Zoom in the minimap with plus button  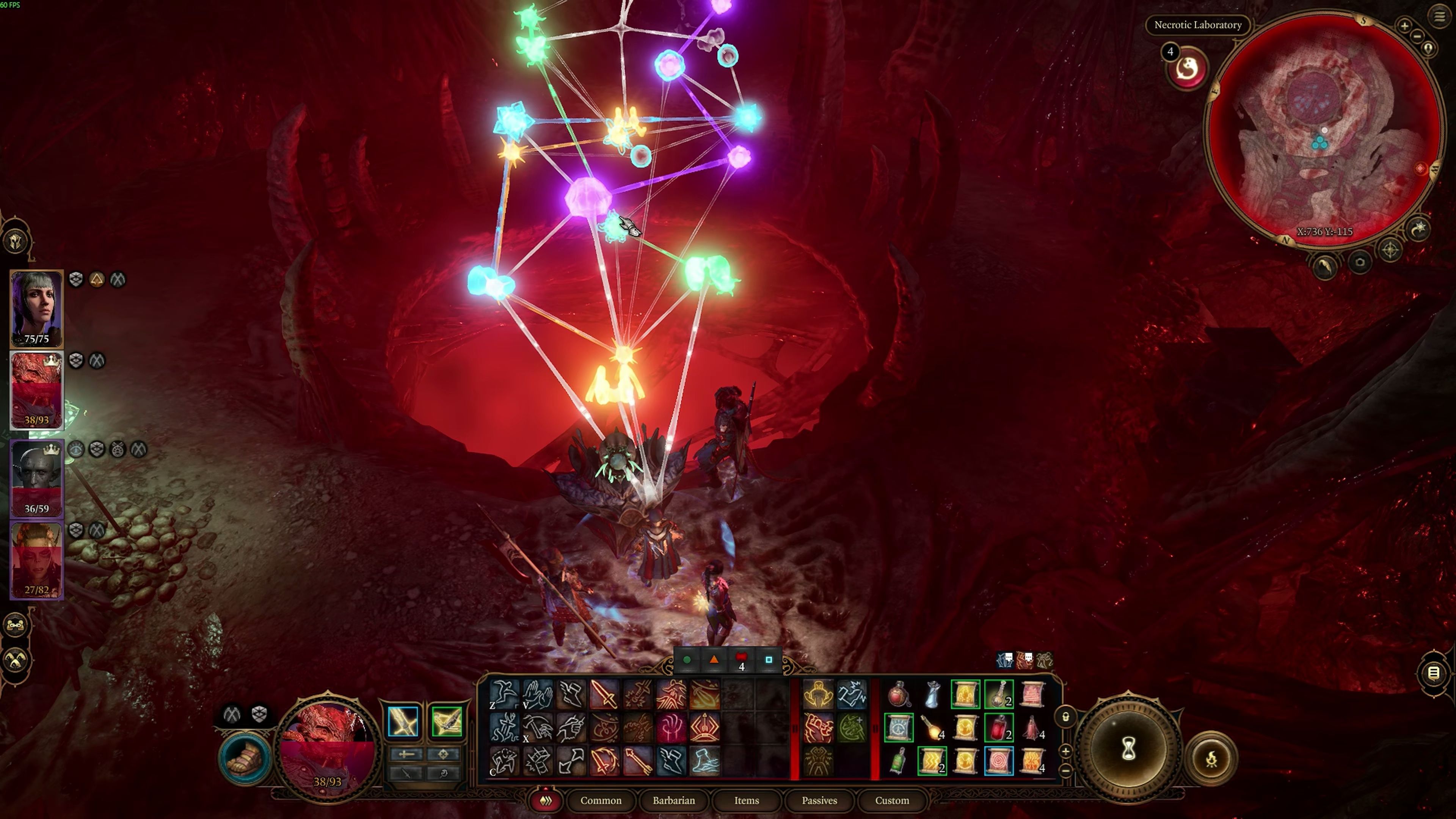pyautogui.click(x=1404, y=25)
